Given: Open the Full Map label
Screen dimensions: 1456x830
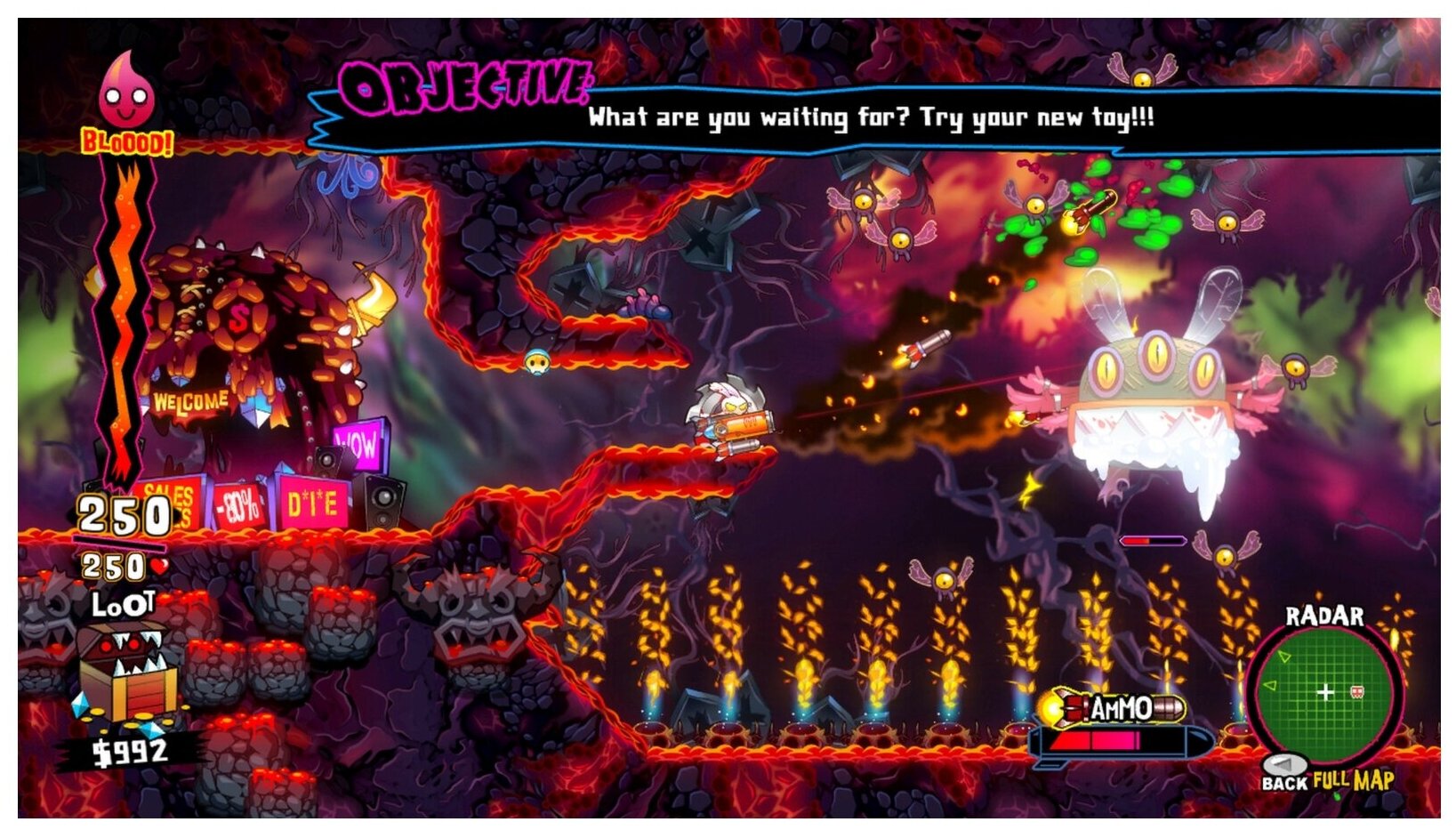Looking at the screenshot, I should click(1353, 781).
